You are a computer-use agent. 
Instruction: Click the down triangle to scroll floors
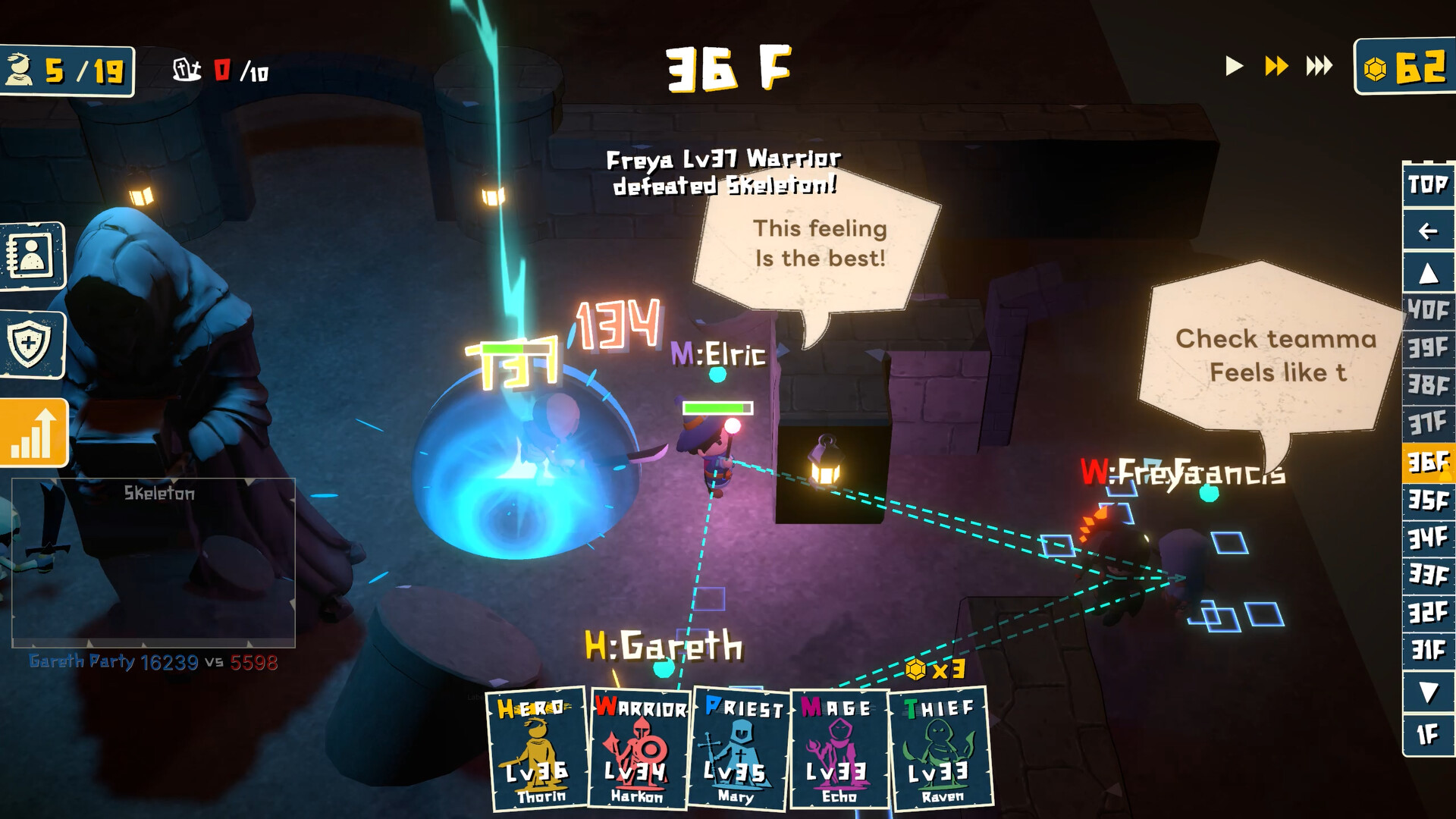(x=1429, y=691)
